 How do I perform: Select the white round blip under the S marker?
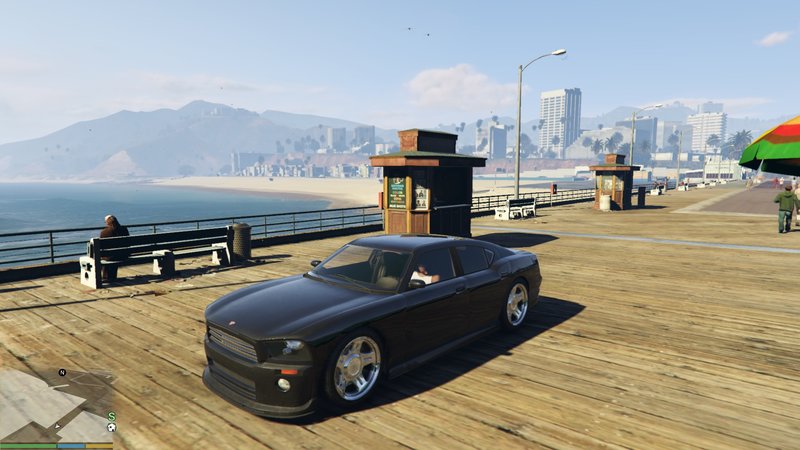pos(112,428)
